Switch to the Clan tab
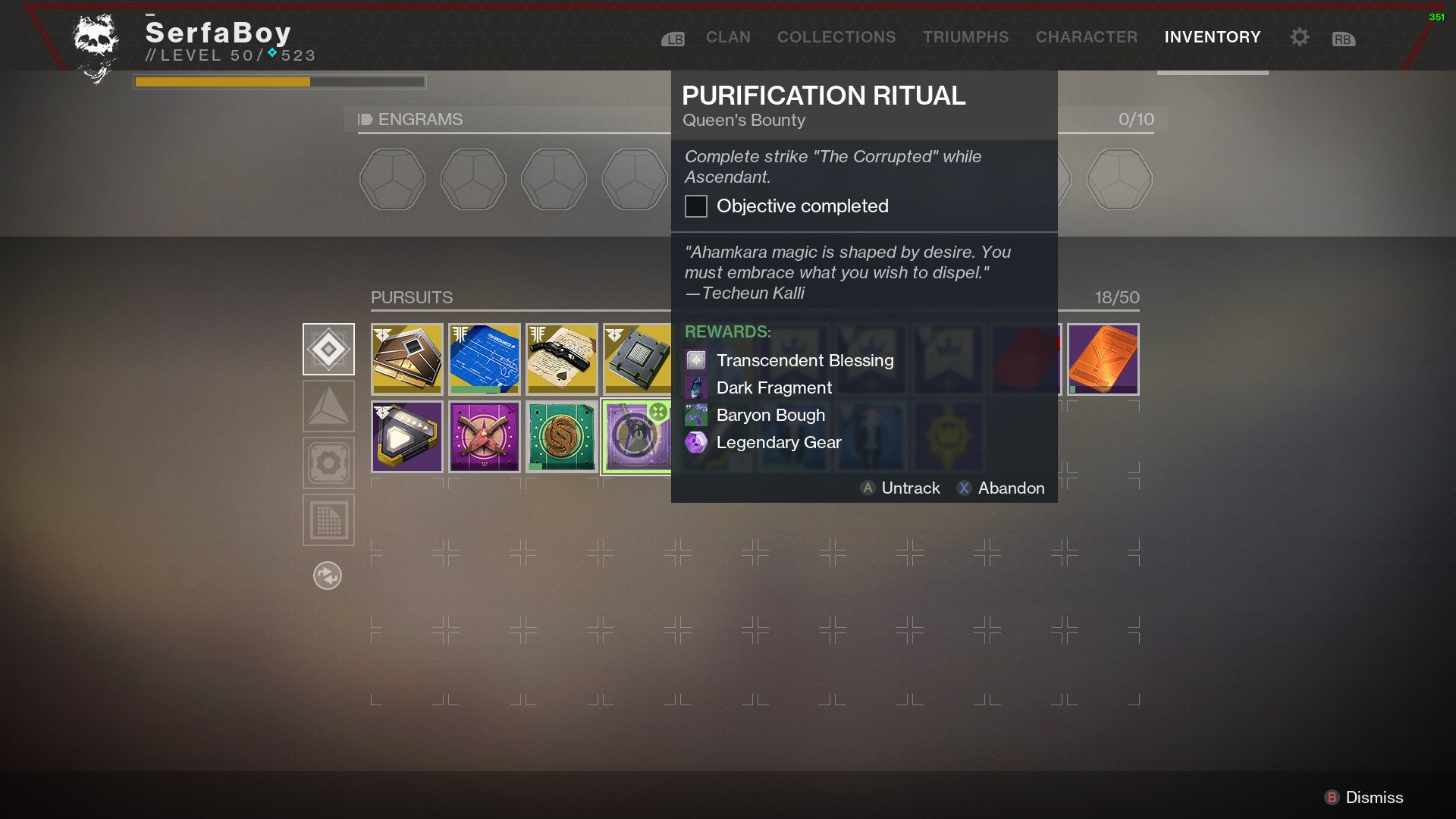1456x819 pixels. click(x=728, y=37)
